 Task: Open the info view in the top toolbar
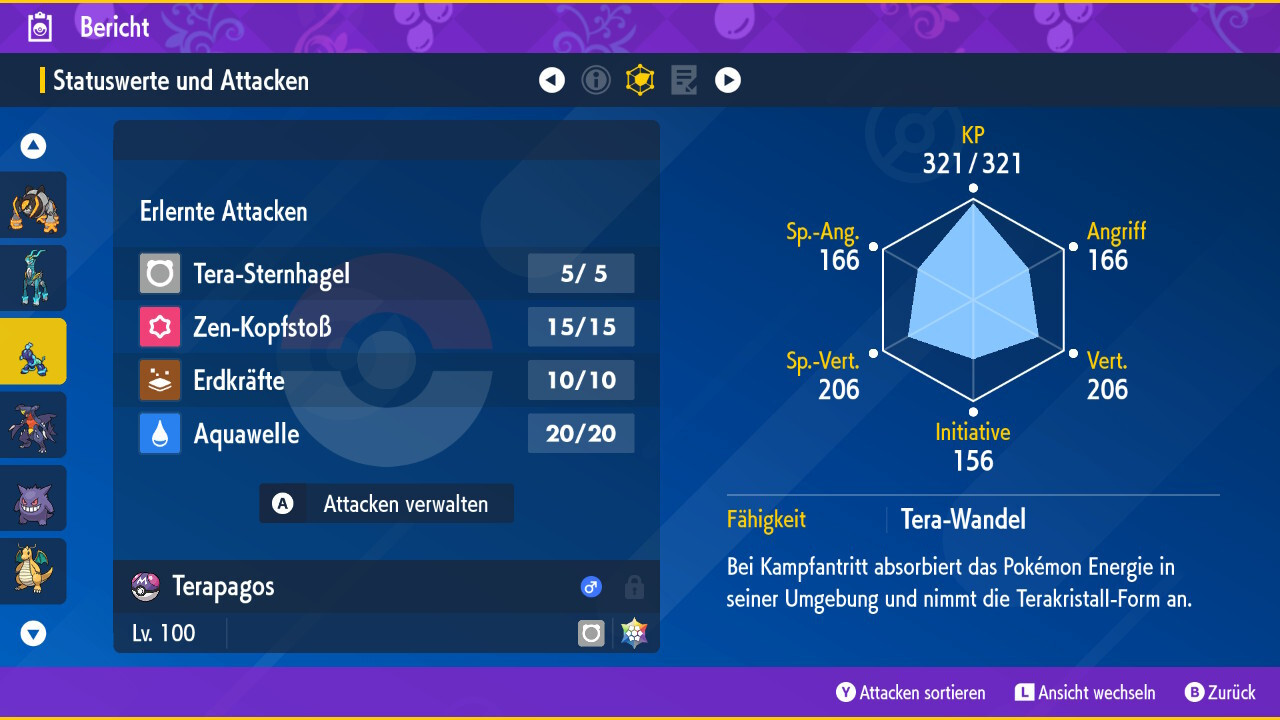(x=596, y=80)
